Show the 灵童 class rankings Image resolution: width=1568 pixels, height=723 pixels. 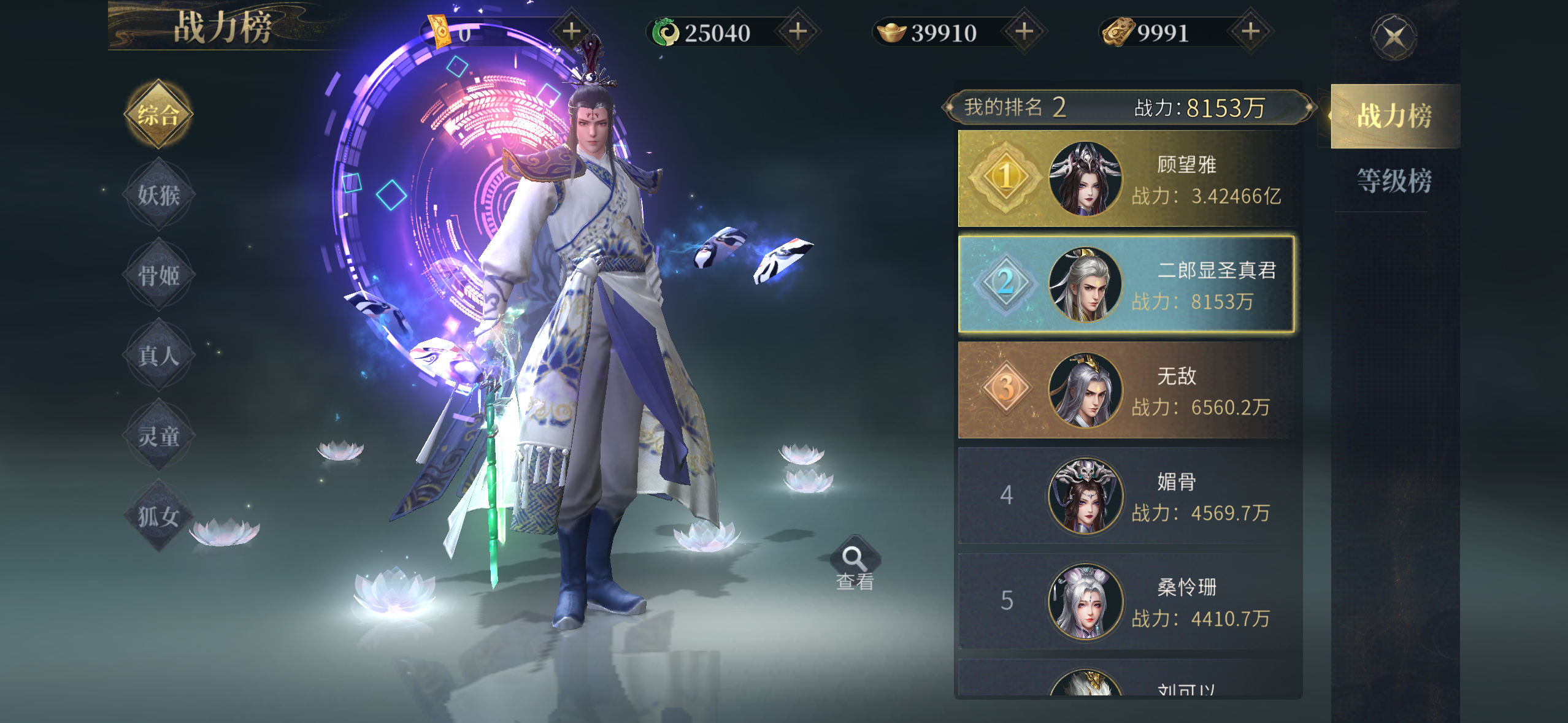click(158, 436)
